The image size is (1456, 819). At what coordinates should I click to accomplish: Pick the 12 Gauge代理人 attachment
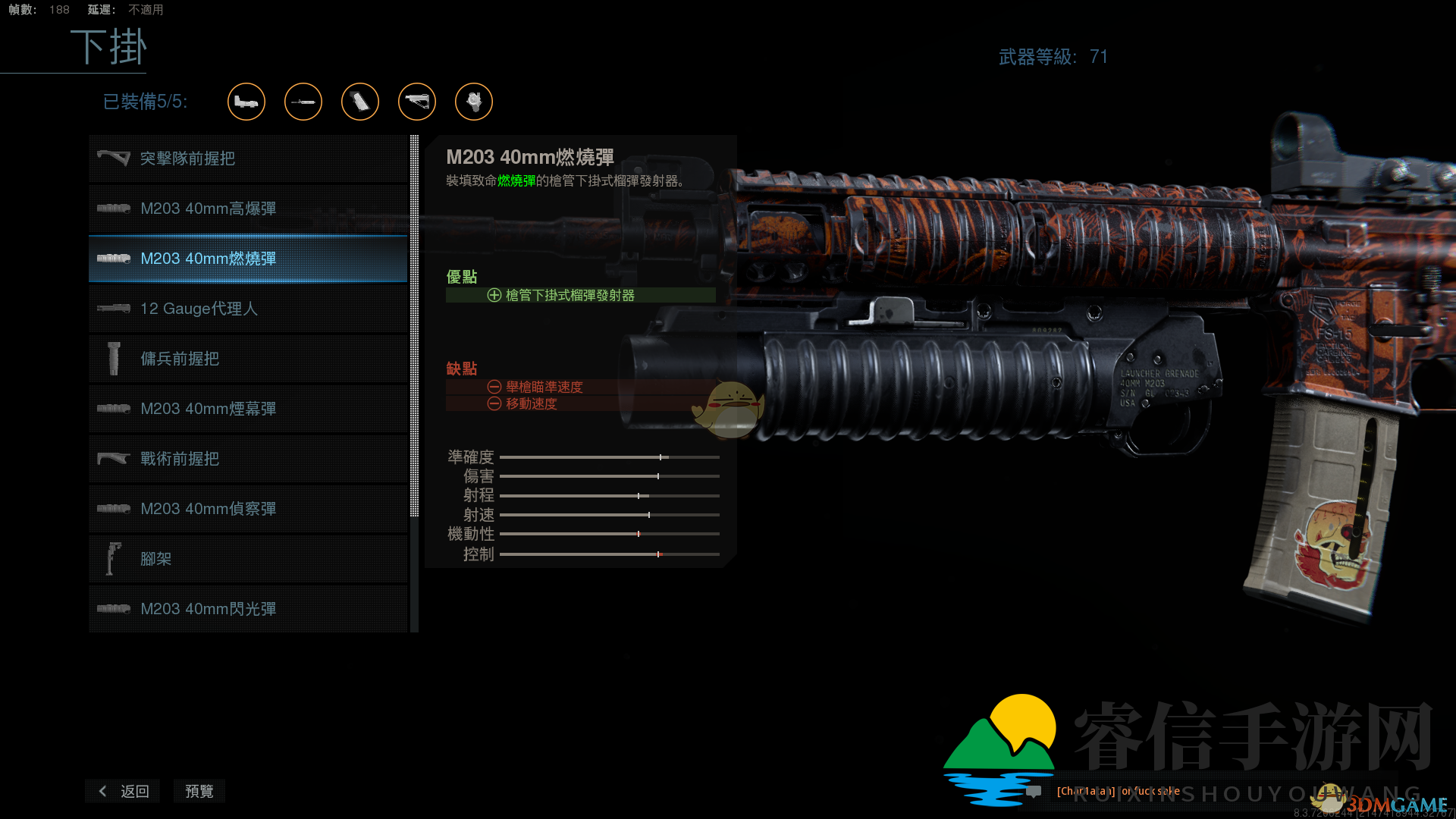248,309
